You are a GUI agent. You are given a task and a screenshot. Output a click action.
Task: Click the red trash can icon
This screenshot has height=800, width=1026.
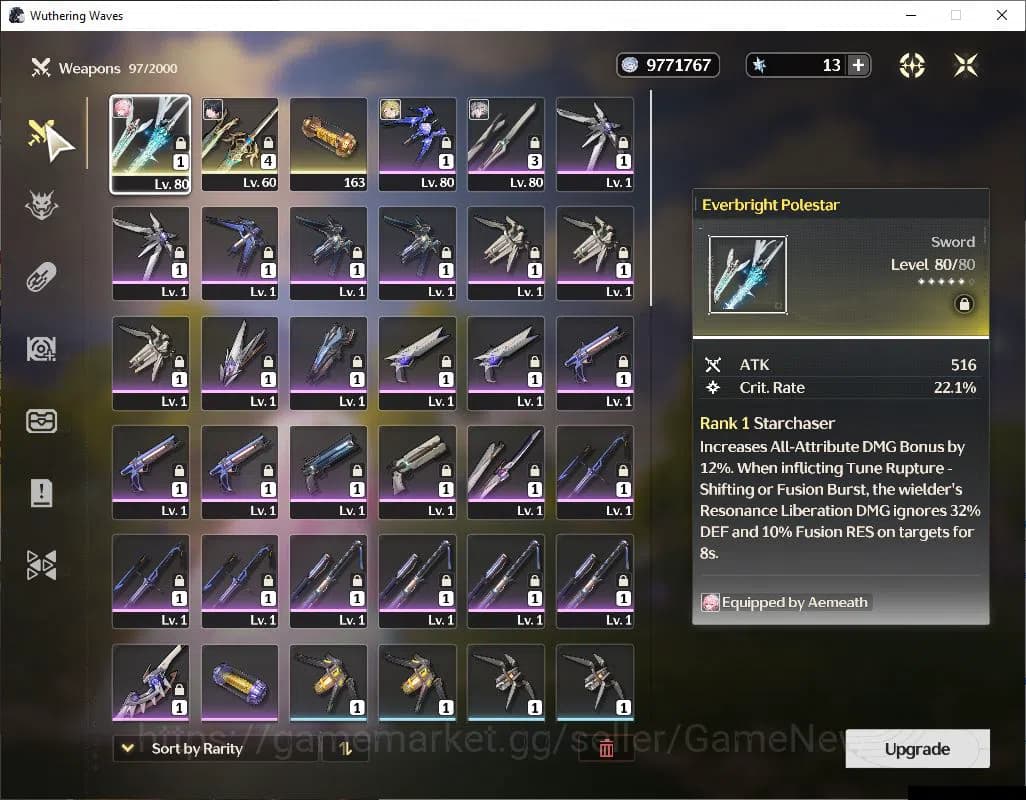(x=606, y=749)
